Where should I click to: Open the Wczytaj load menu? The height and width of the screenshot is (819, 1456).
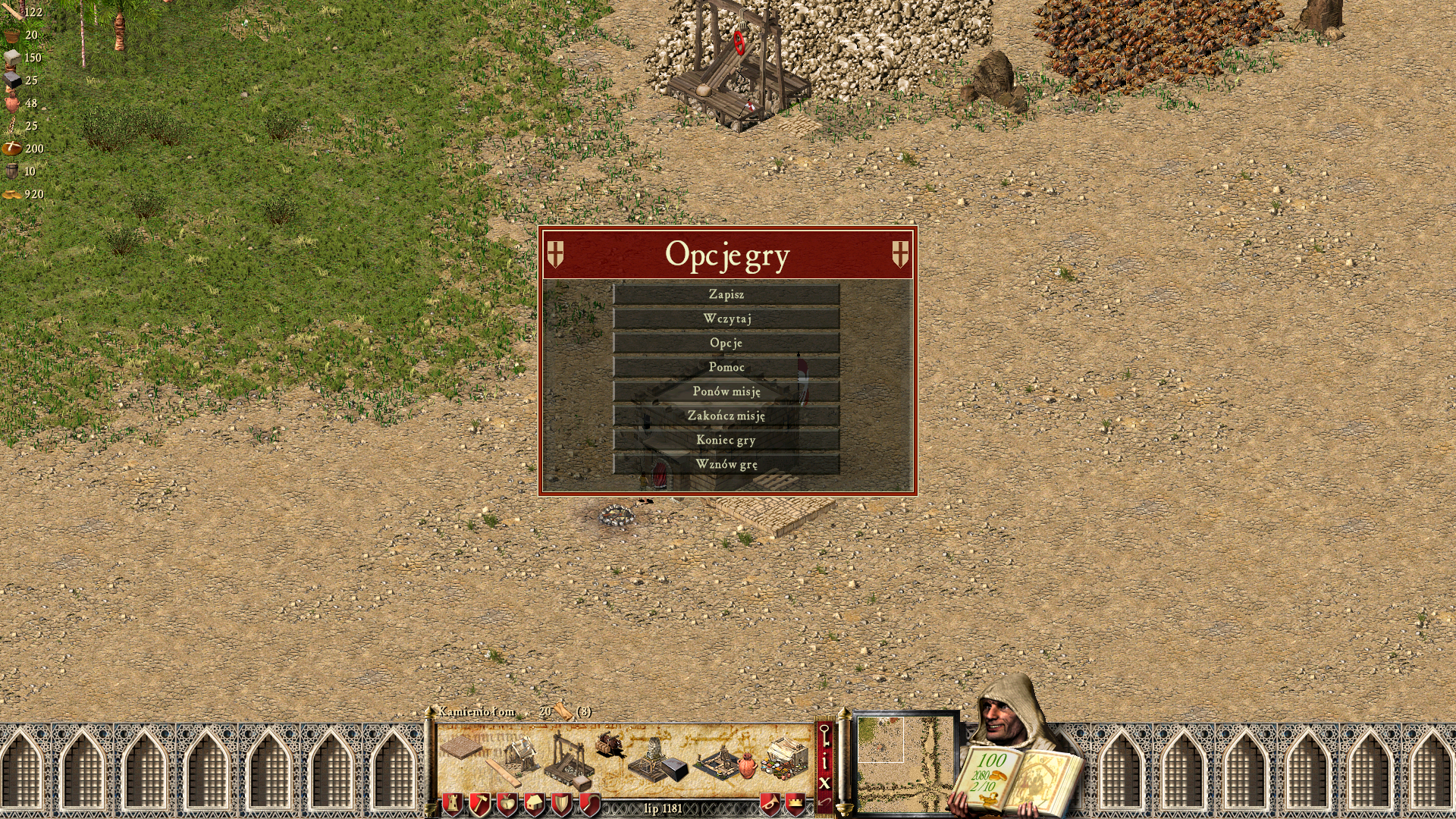tap(726, 318)
